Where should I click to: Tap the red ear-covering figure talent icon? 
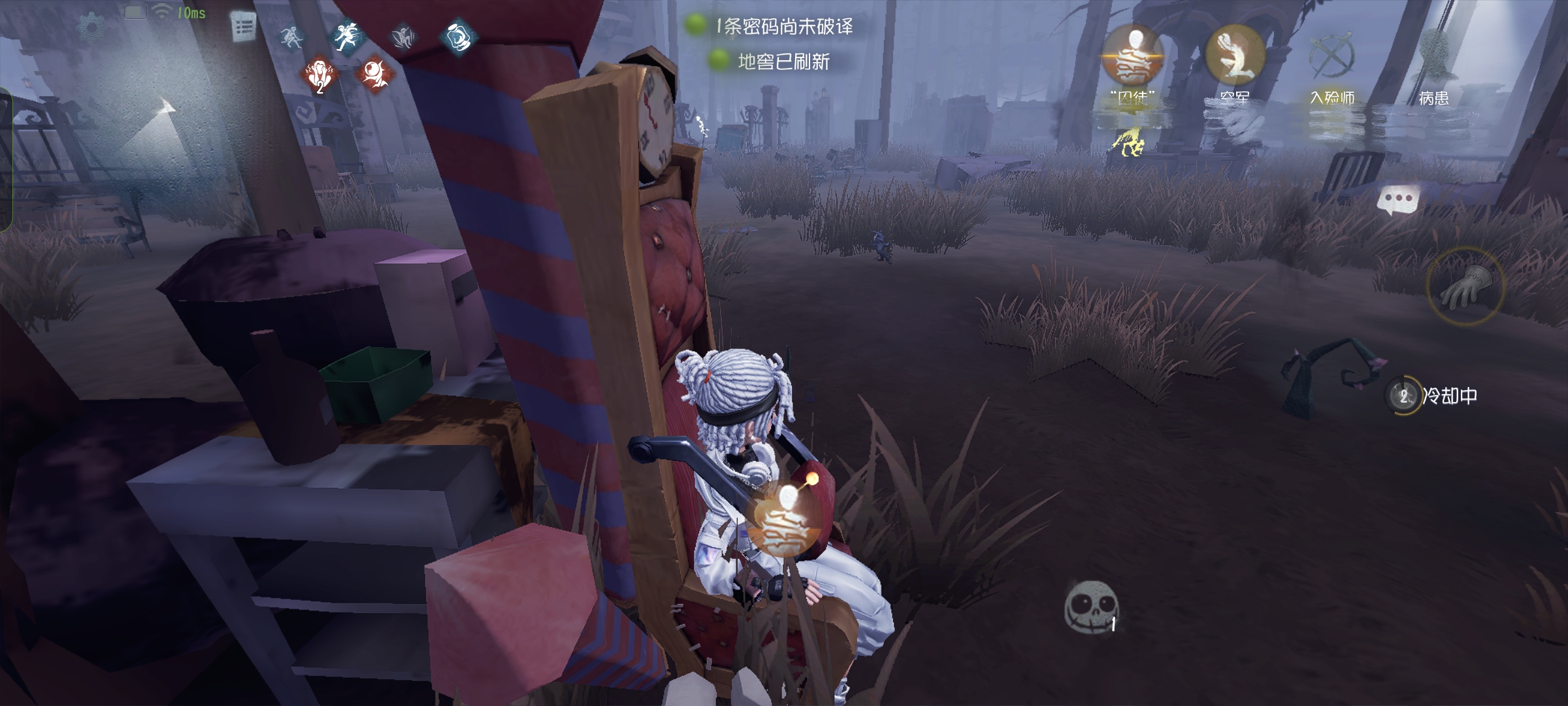320,75
